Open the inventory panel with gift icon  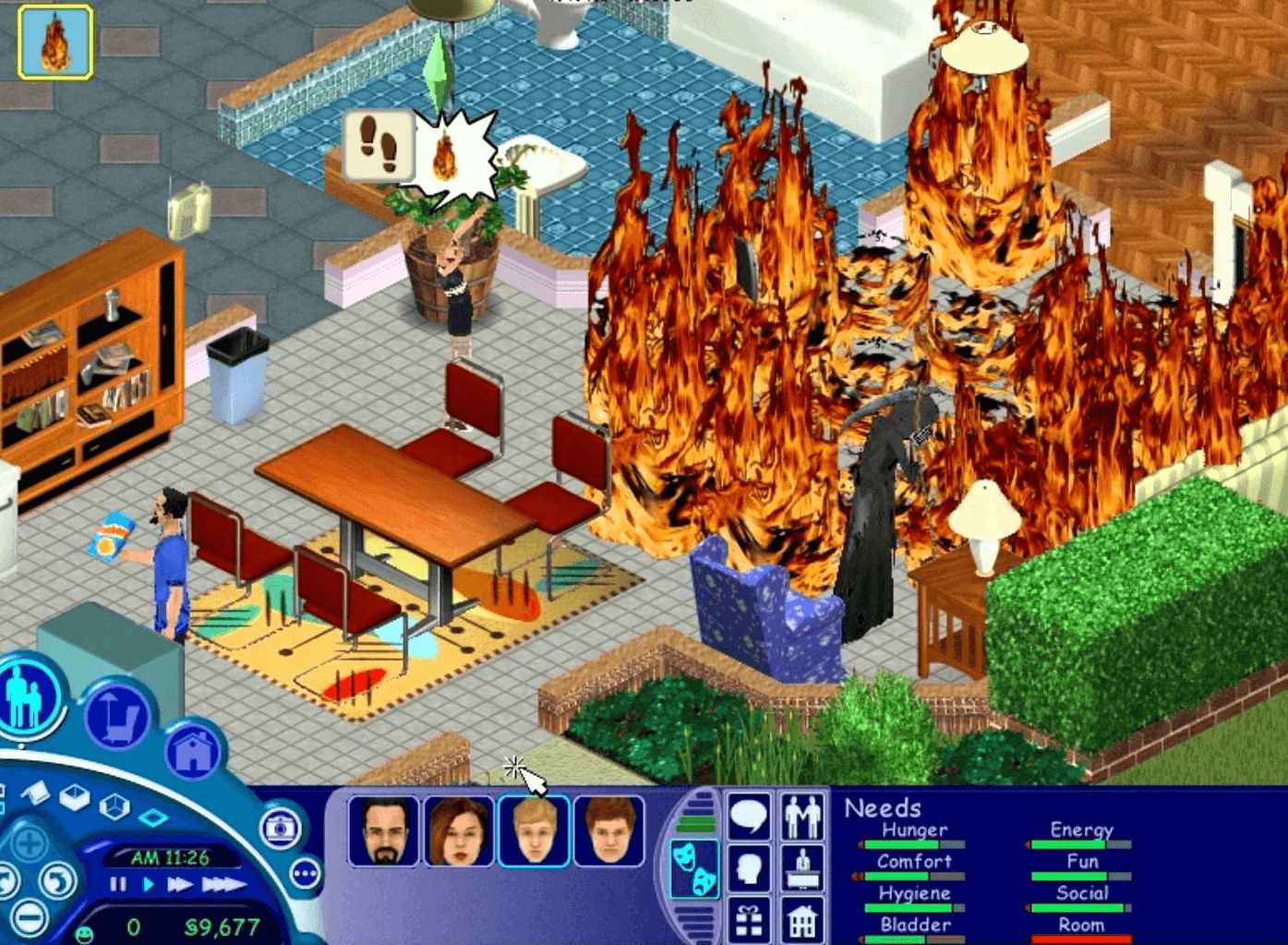(x=748, y=920)
